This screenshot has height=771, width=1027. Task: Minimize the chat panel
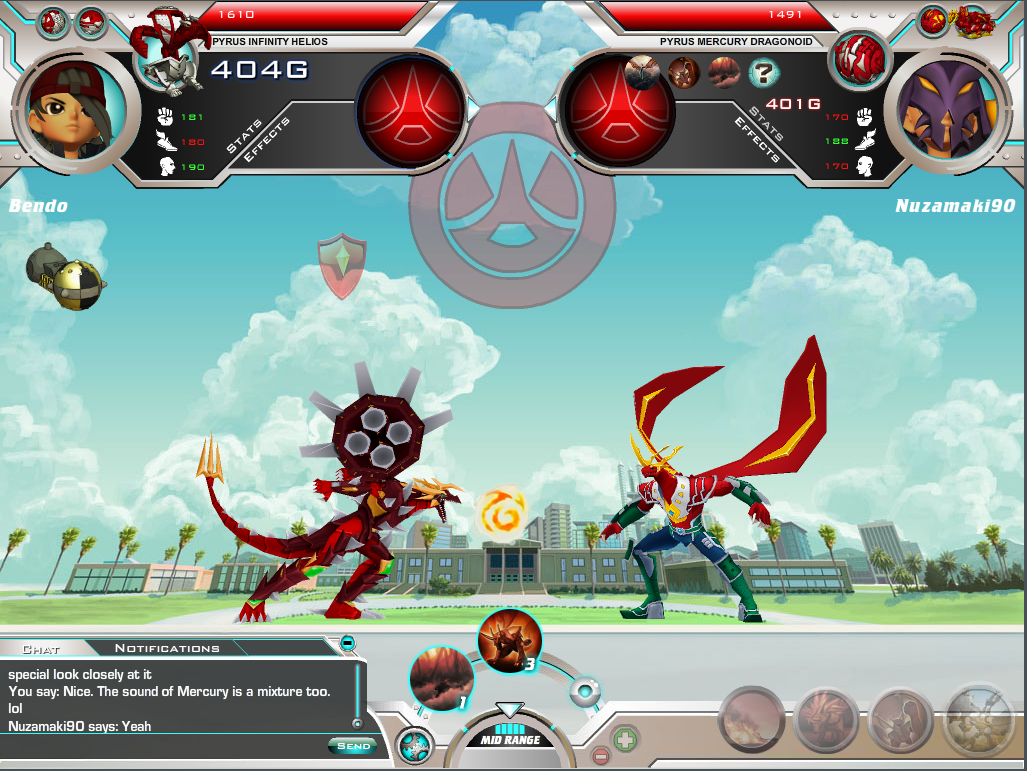pyautogui.click(x=347, y=643)
